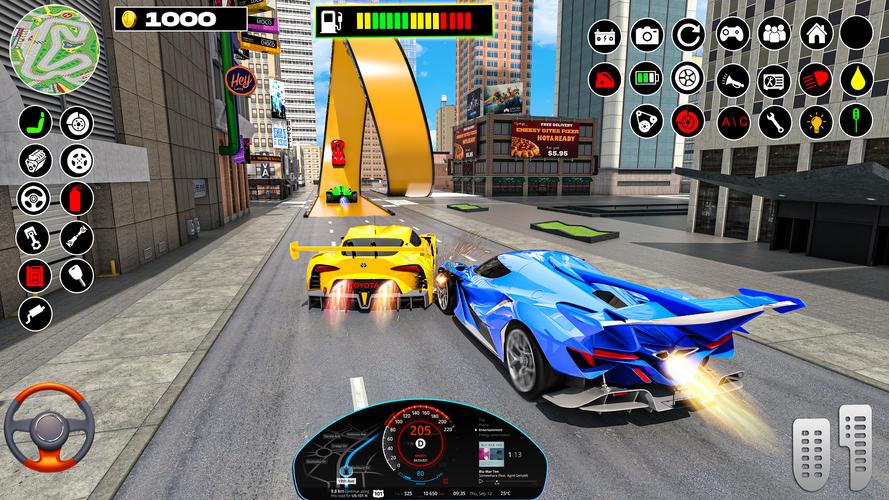Click the circular restart arrow icon
Viewport: 889px width, 500px height.
(688, 34)
